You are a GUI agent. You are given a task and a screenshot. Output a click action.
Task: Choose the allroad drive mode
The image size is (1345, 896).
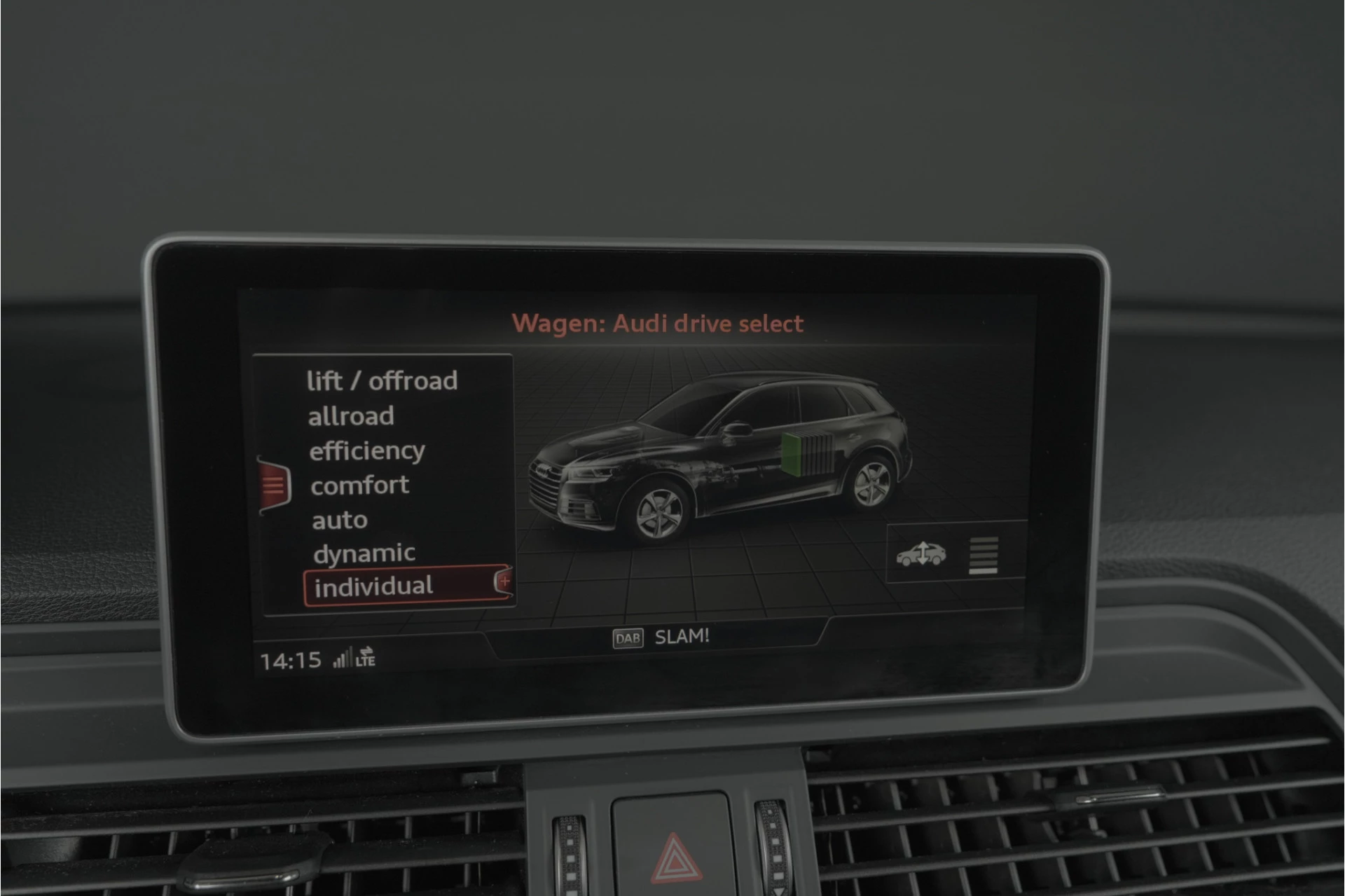point(351,417)
